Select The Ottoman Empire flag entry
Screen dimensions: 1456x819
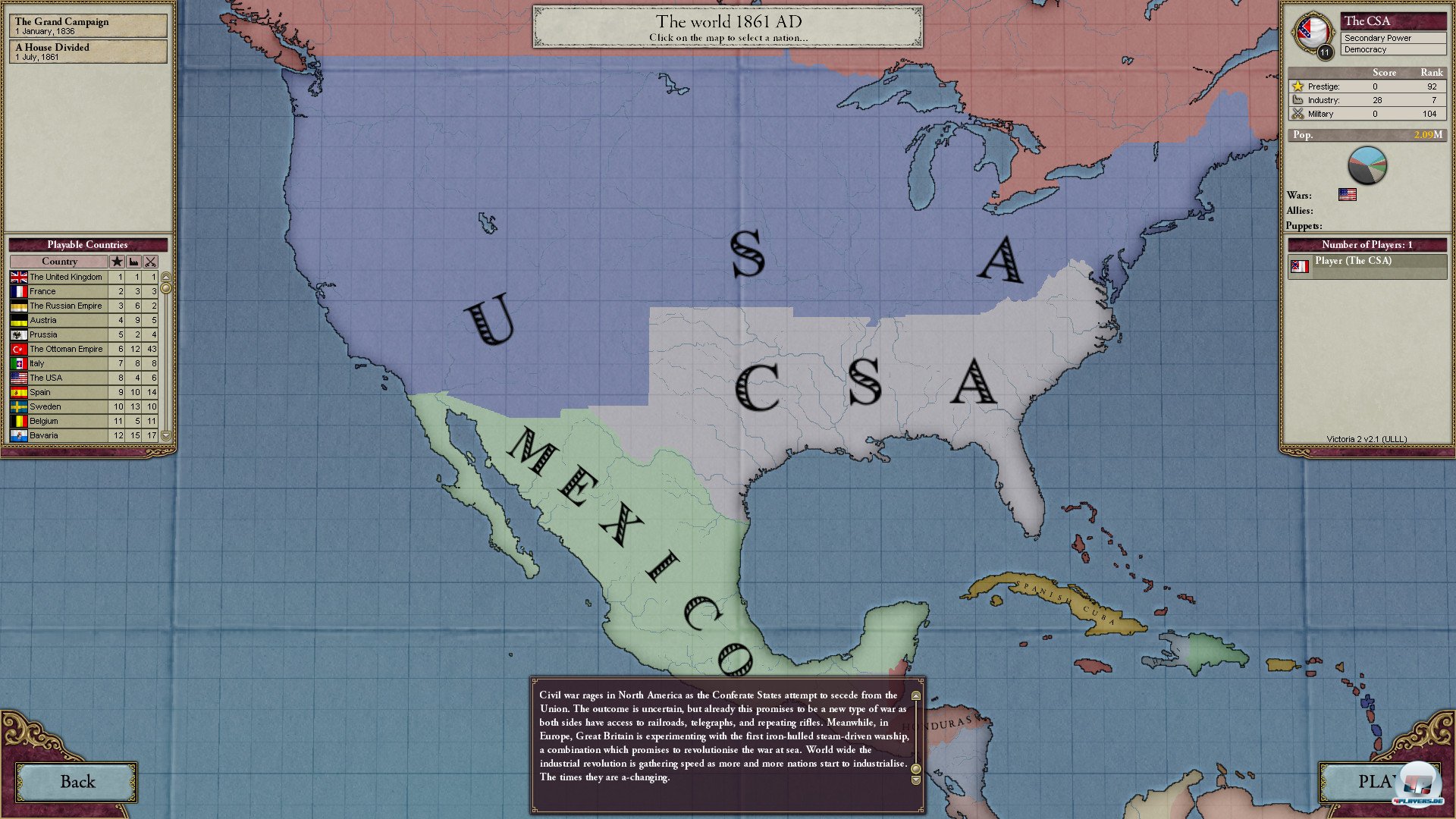(18, 349)
